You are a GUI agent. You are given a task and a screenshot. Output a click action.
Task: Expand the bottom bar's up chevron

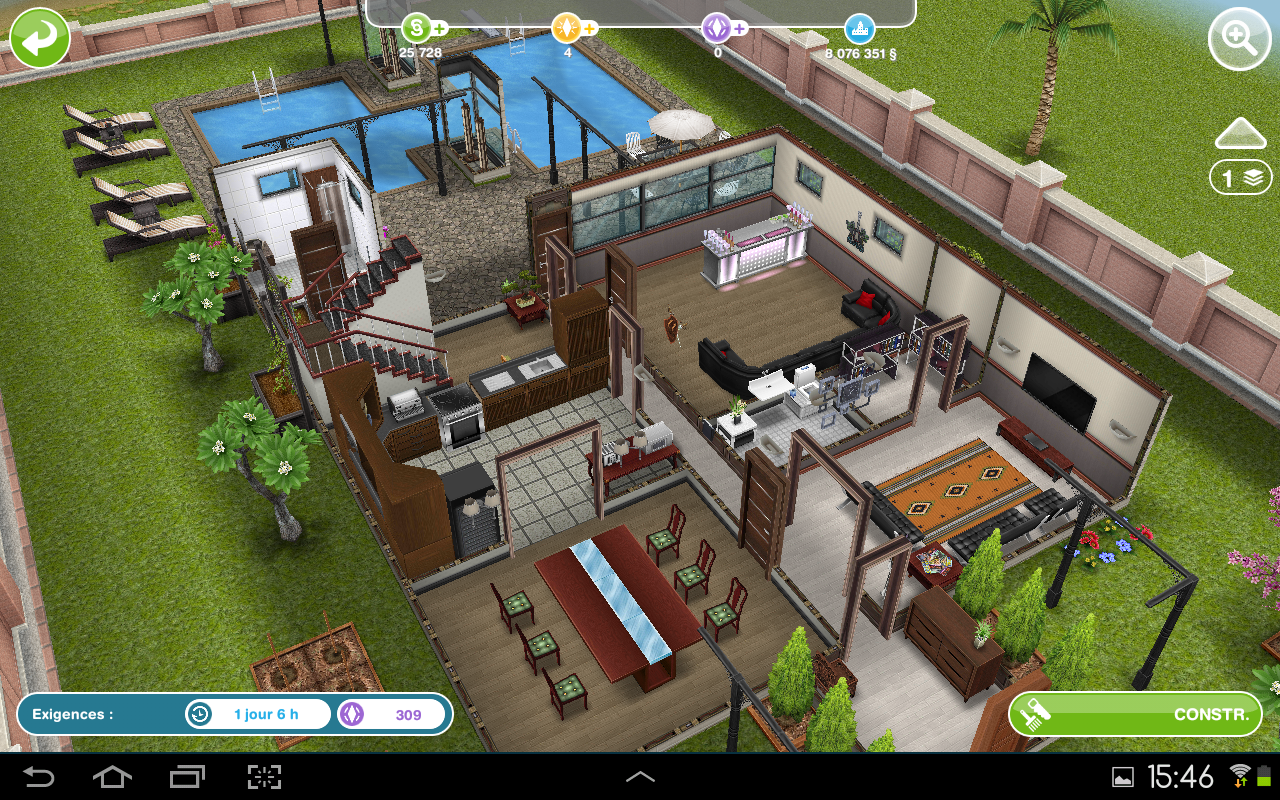tap(640, 777)
